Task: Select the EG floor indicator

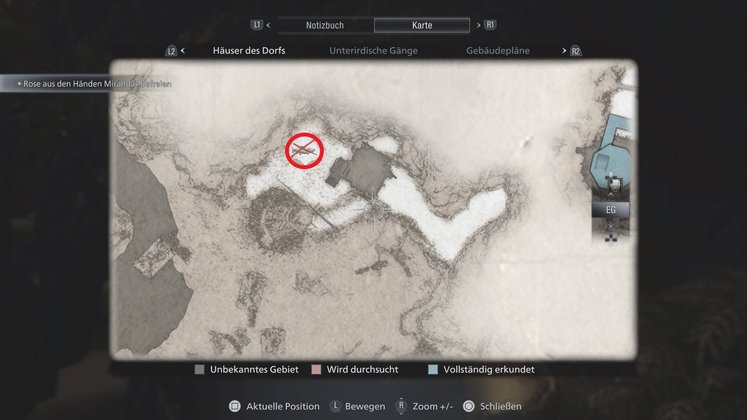Action: click(x=610, y=211)
